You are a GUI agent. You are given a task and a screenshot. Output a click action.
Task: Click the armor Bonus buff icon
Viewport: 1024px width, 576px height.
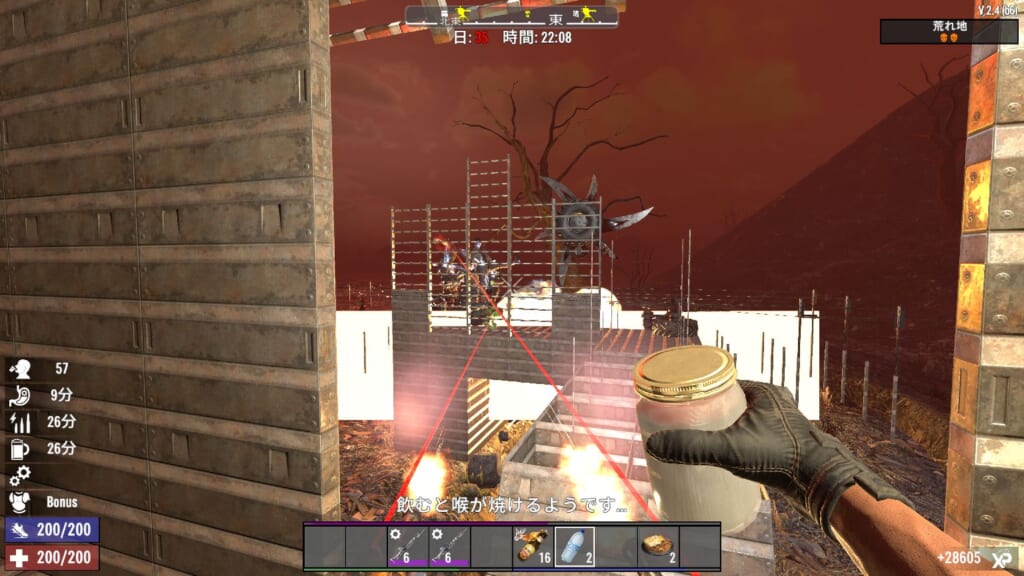tap(21, 502)
